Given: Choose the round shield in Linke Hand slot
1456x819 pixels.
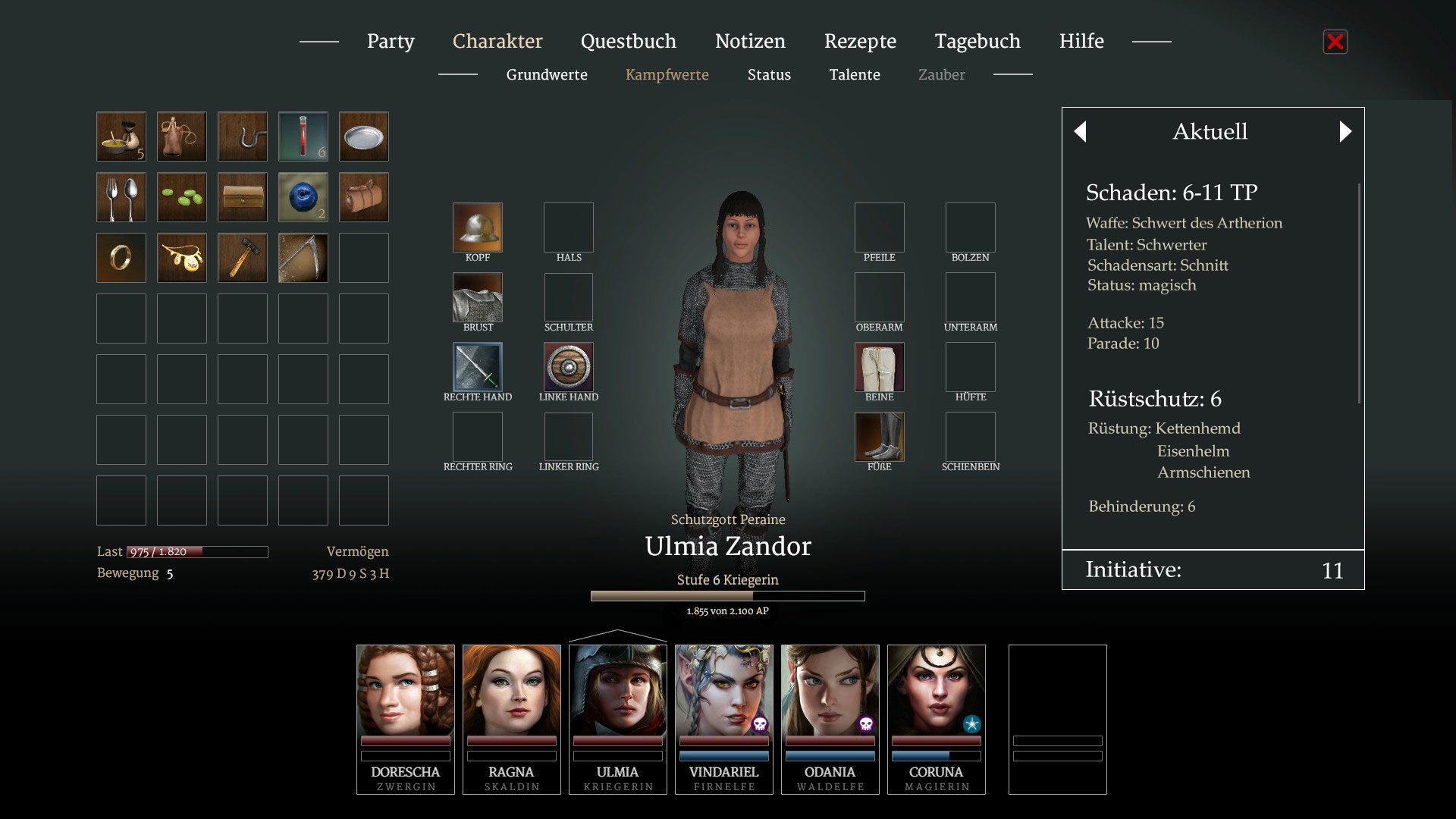Looking at the screenshot, I should 569,367.
